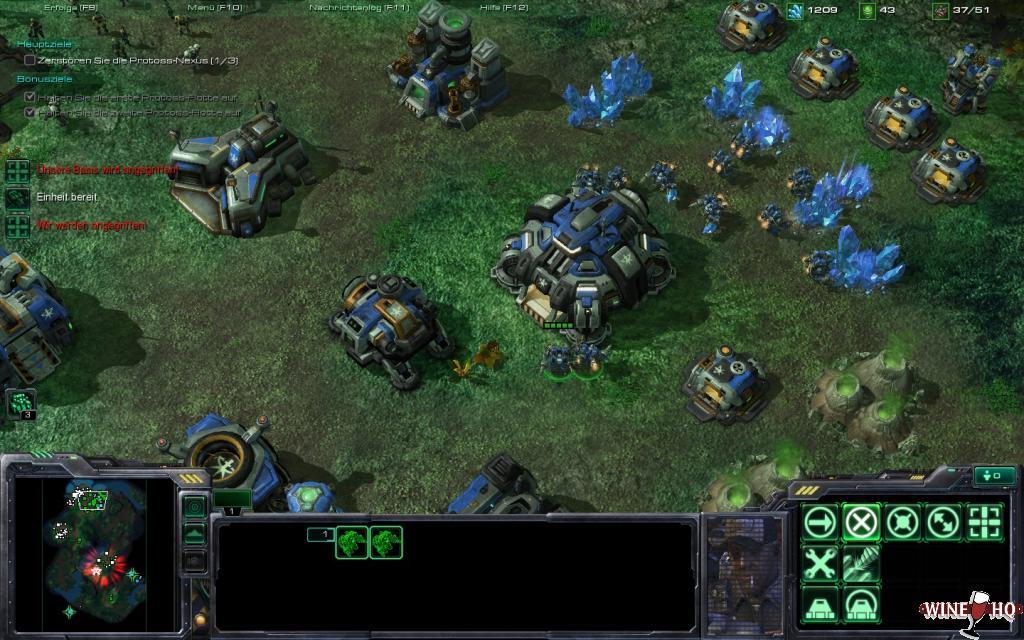Select the Hold Position command icon

coord(902,521)
